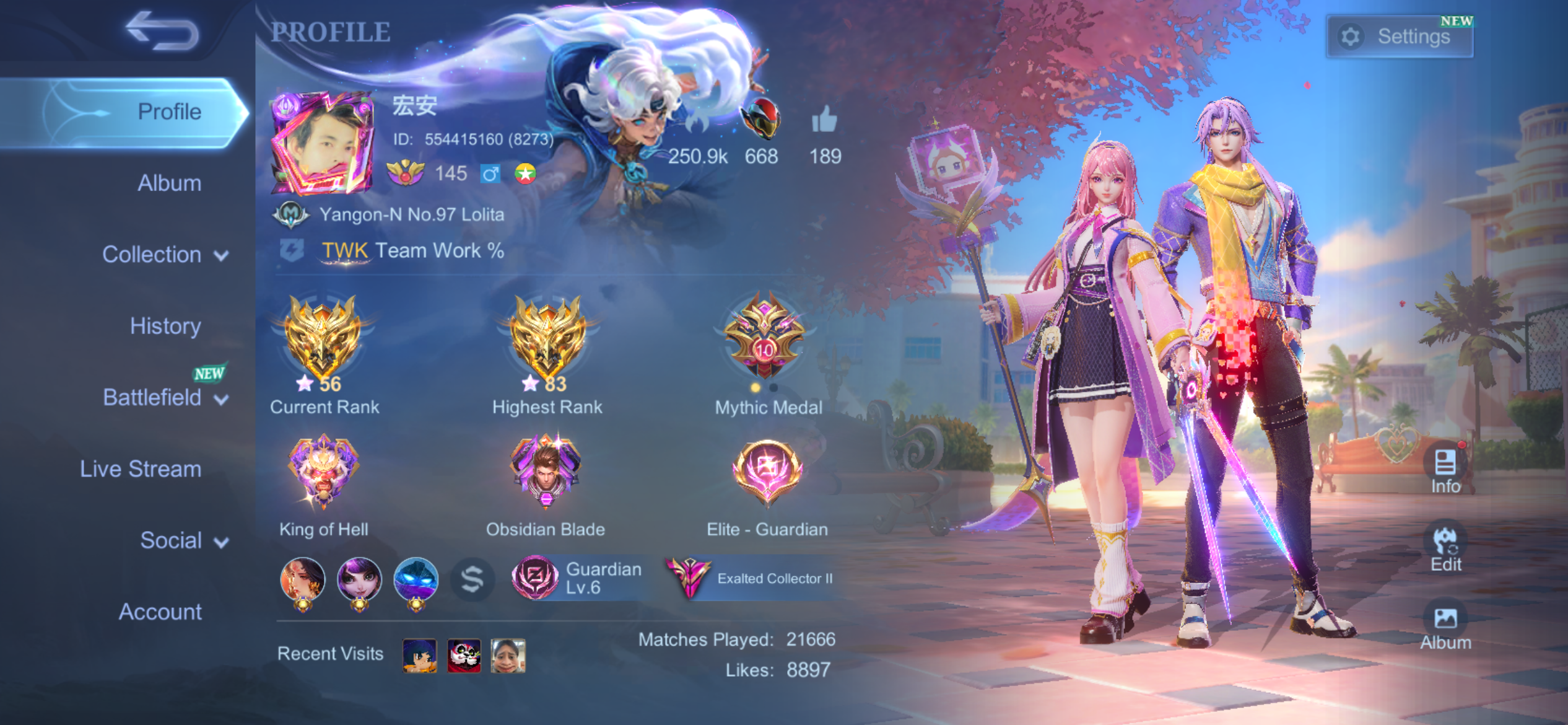Open the Exalted Collector II banner

[752, 578]
